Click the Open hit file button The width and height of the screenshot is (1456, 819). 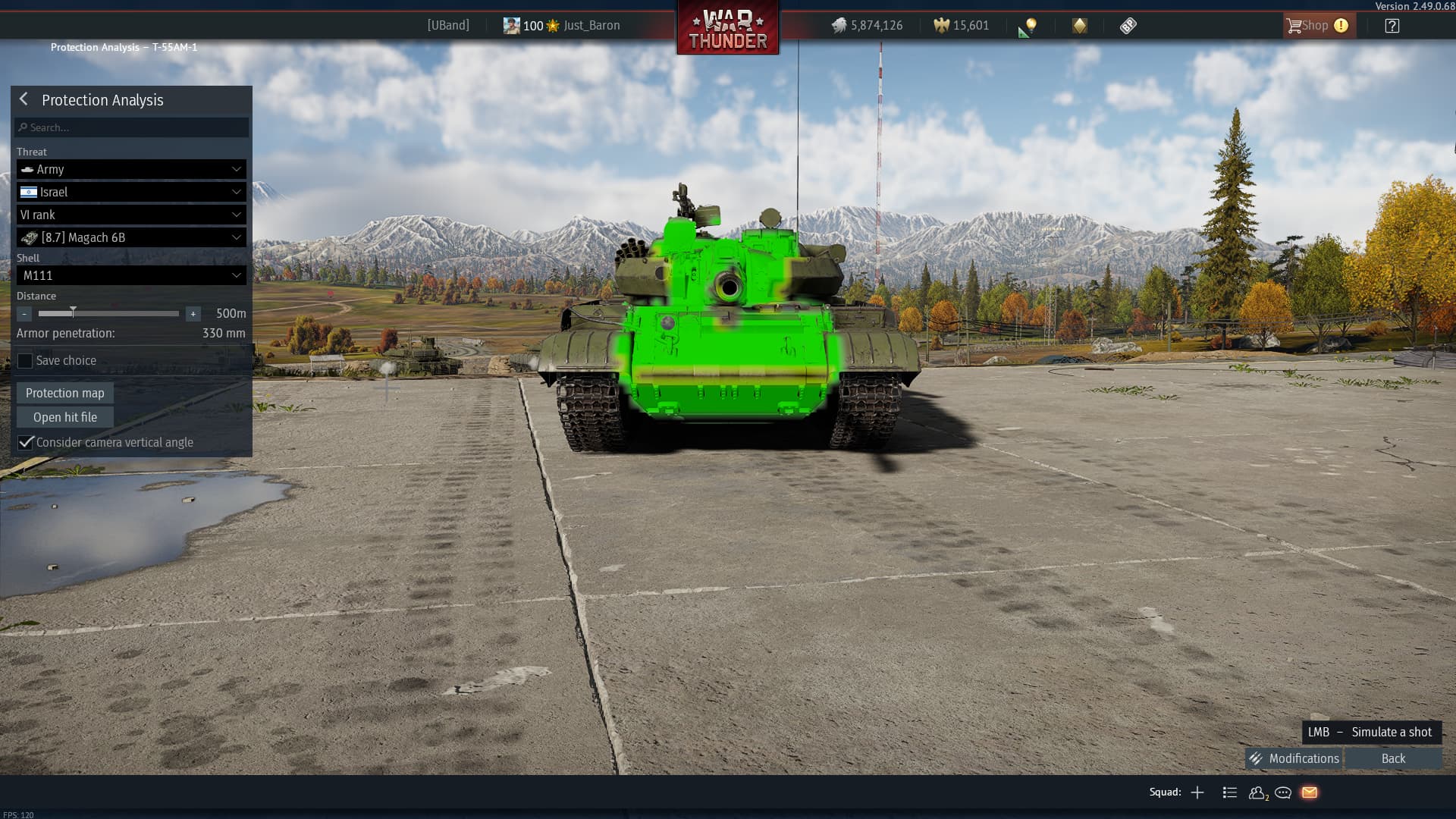65,417
